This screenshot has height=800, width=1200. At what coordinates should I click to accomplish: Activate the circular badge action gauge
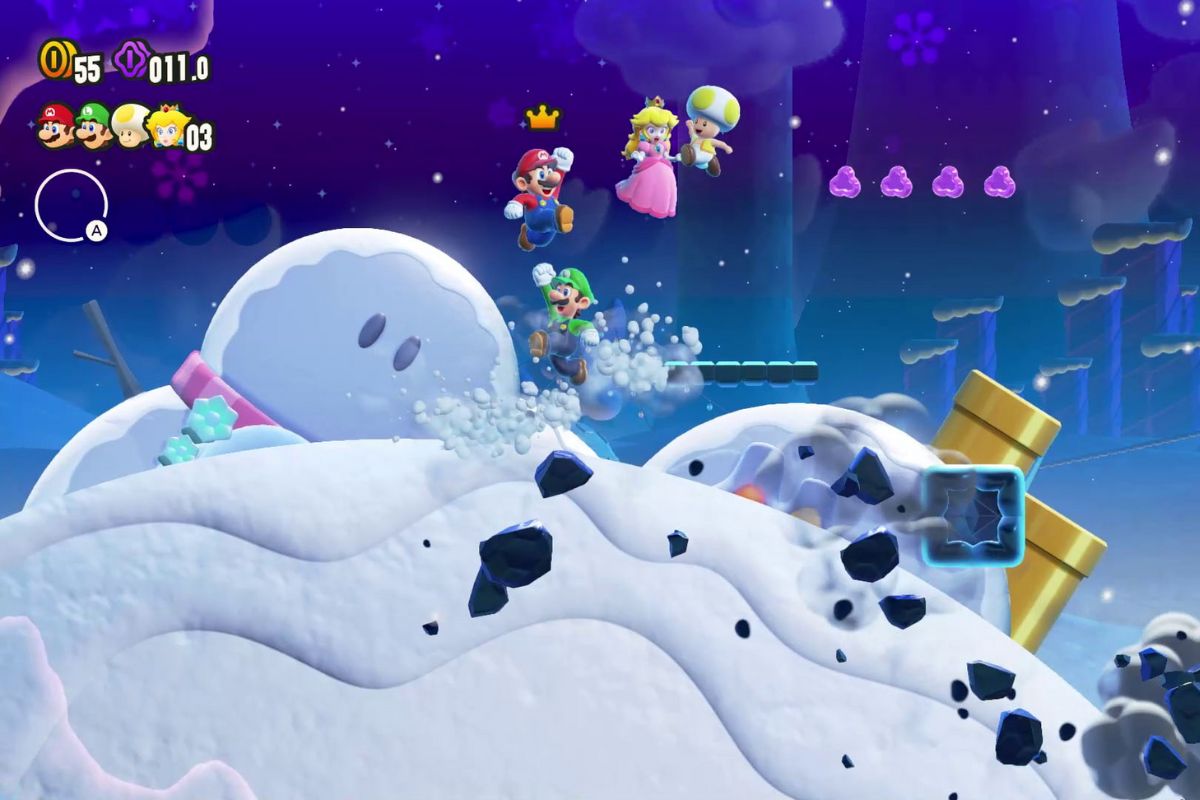click(x=71, y=205)
